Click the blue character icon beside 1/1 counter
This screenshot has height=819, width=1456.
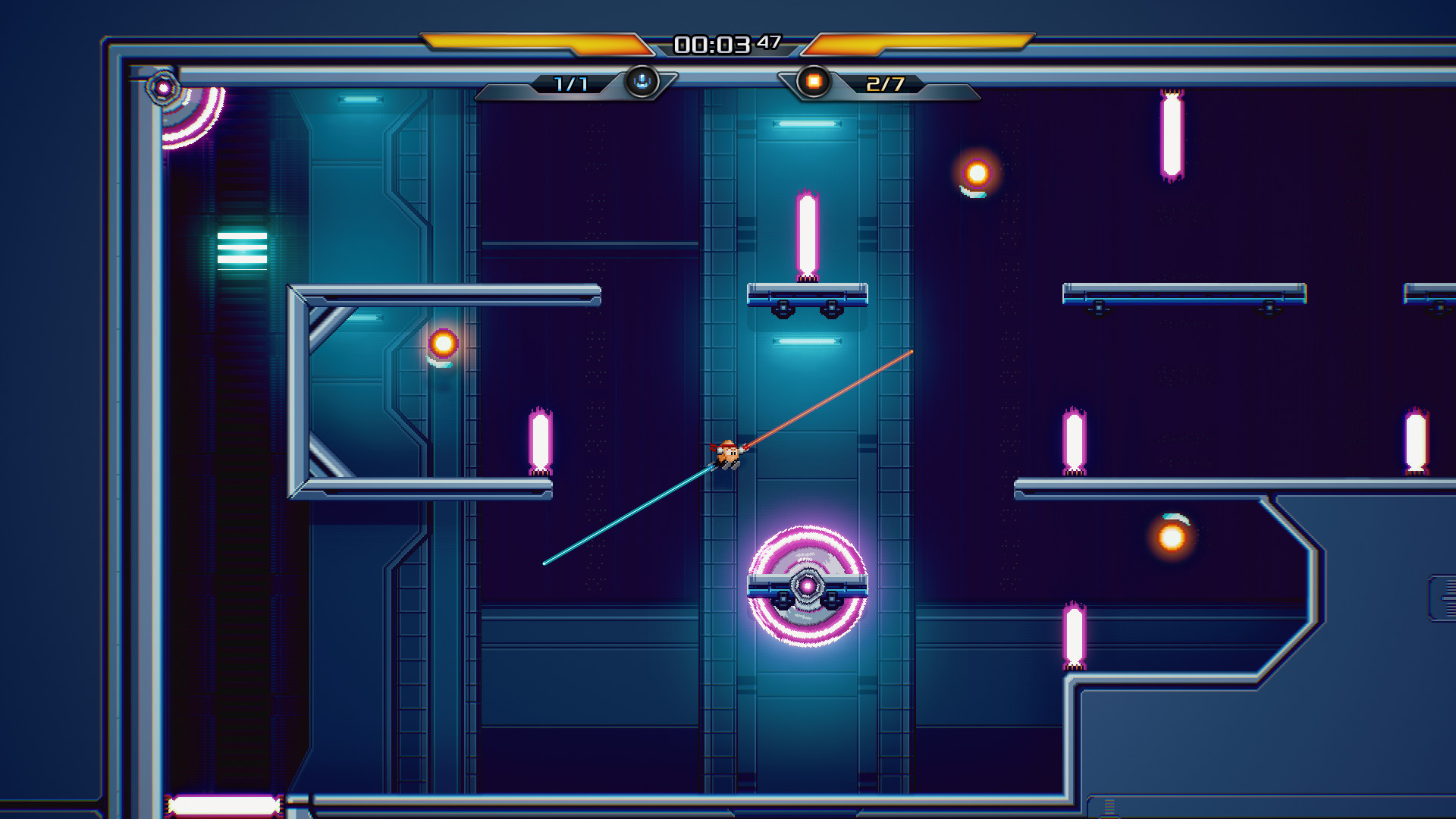pos(641,83)
